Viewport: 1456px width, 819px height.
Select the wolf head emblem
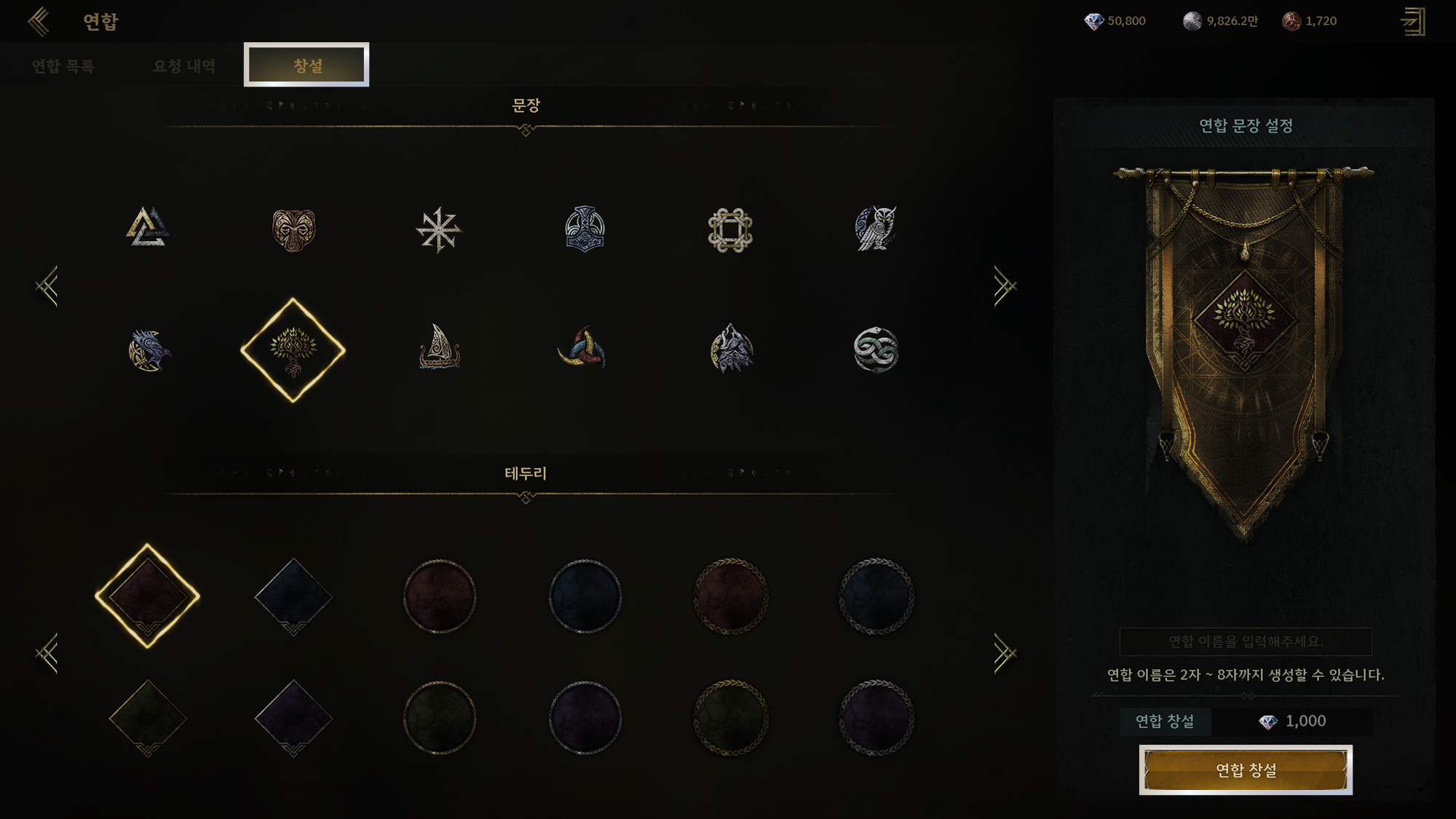(731, 349)
